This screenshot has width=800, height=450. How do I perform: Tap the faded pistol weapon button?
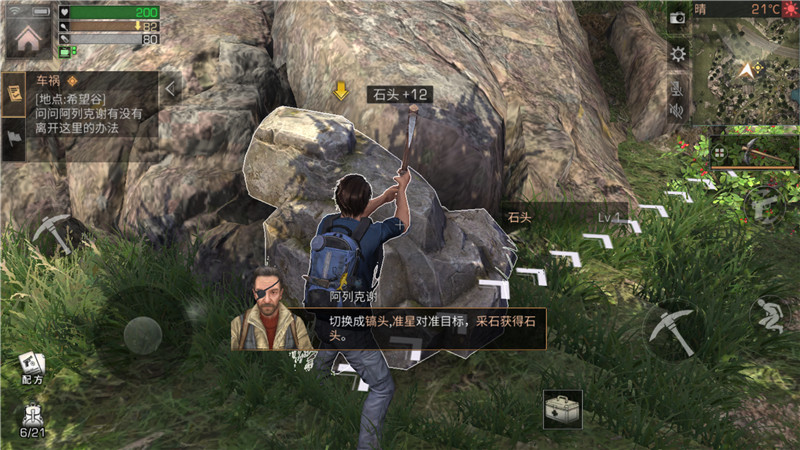point(764,203)
